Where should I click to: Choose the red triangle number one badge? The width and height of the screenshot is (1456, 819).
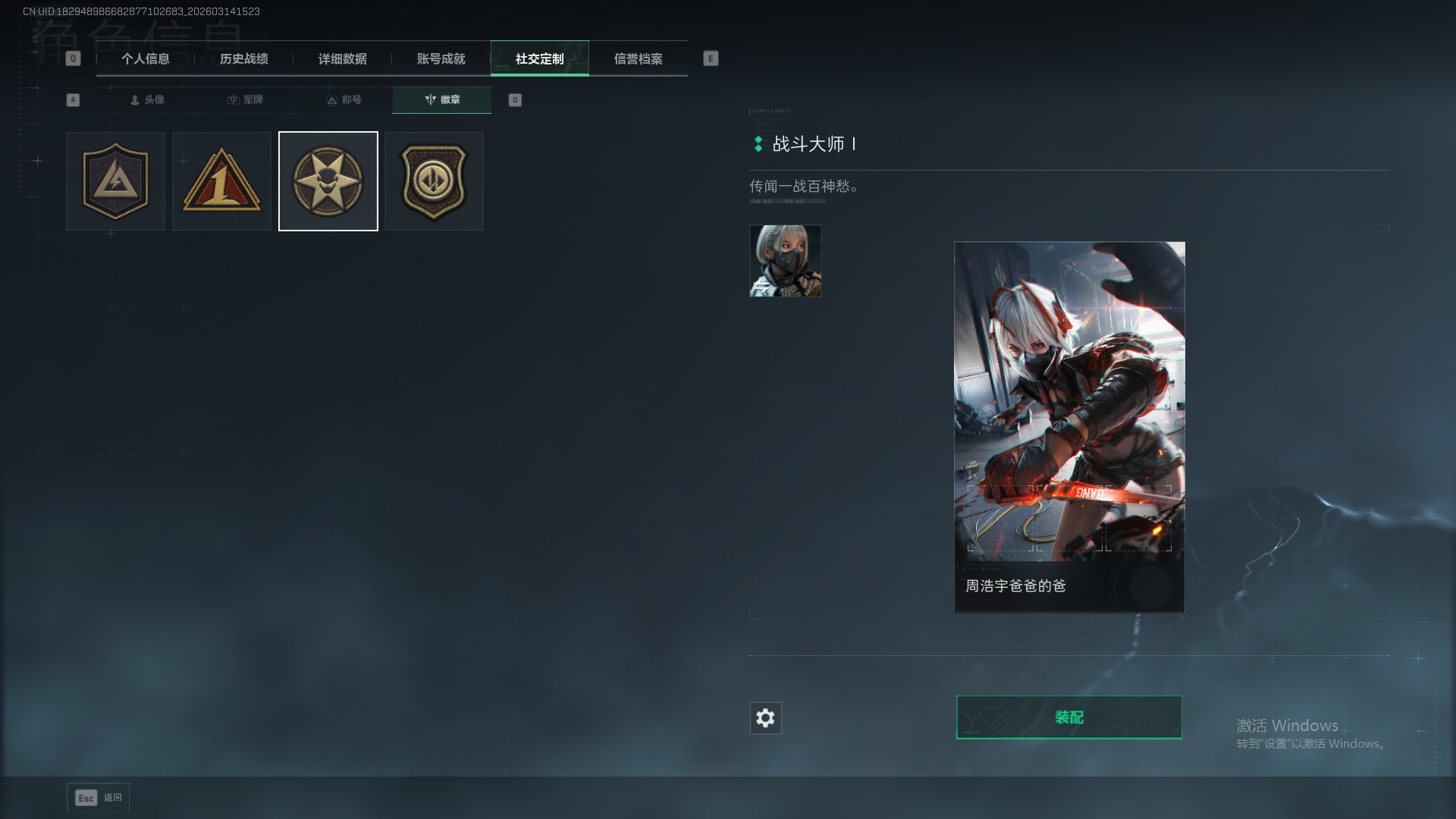[x=221, y=181]
